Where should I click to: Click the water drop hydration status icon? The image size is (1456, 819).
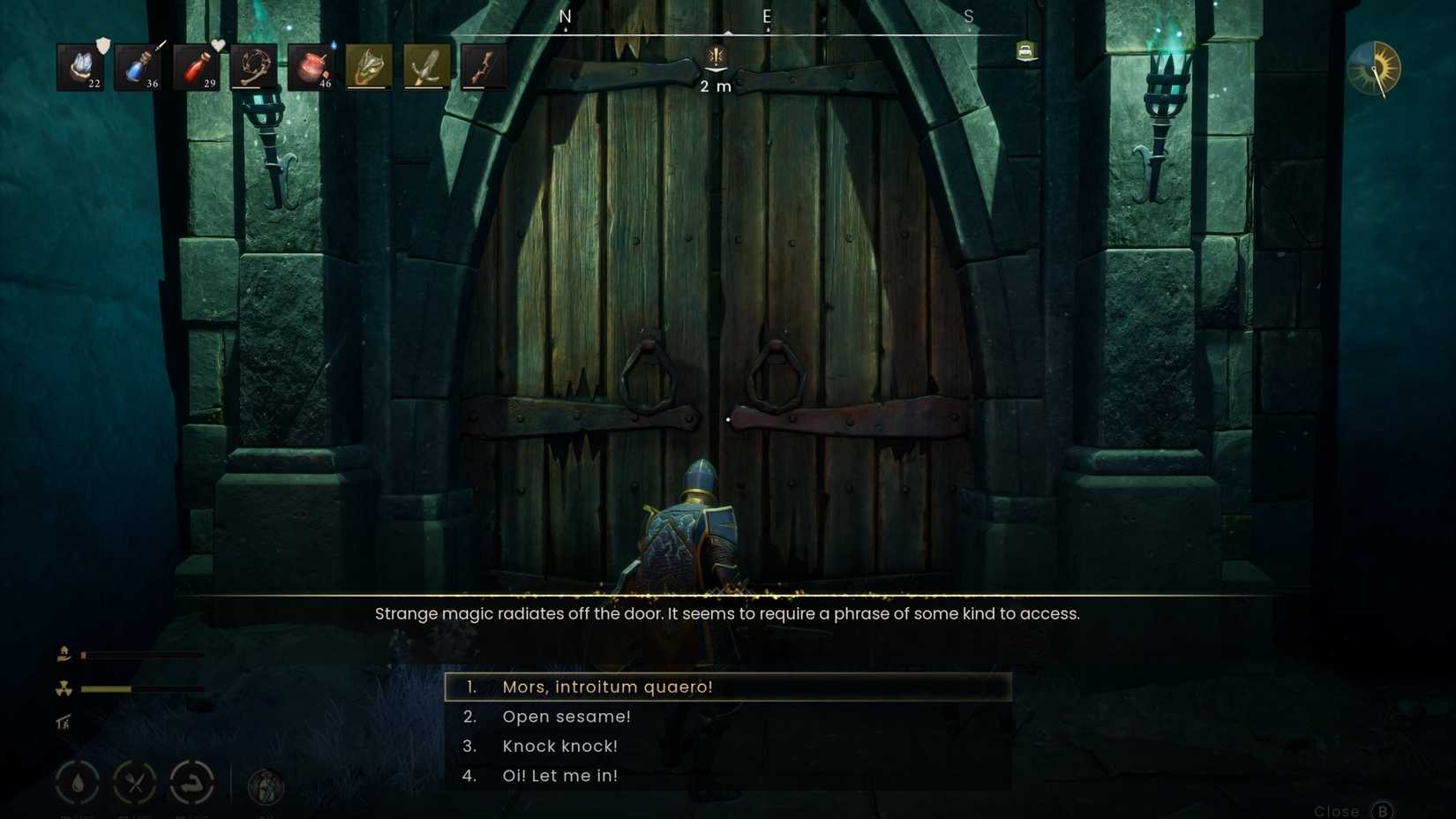point(77,782)
